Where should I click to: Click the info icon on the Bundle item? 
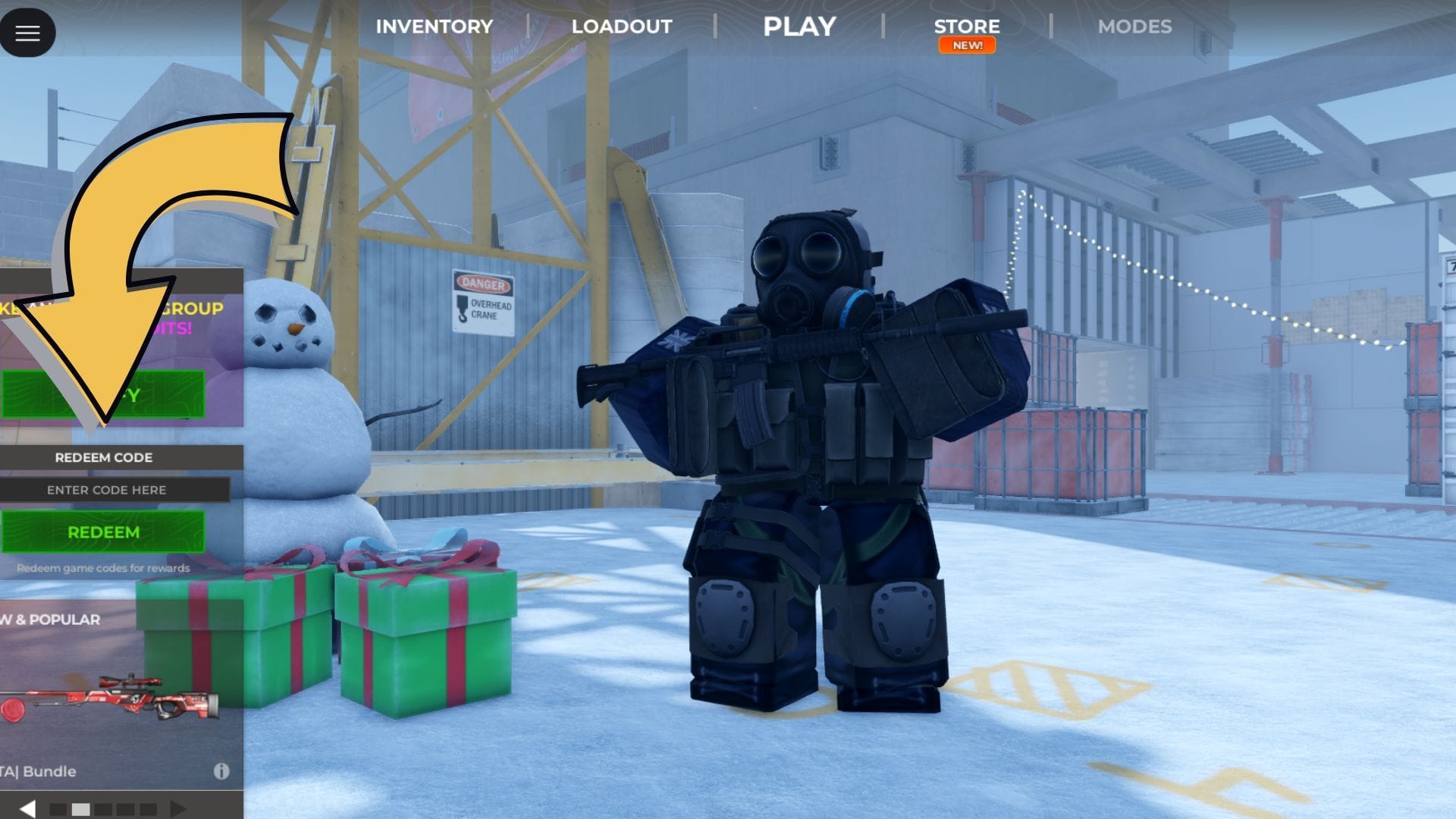click(221, 771)
